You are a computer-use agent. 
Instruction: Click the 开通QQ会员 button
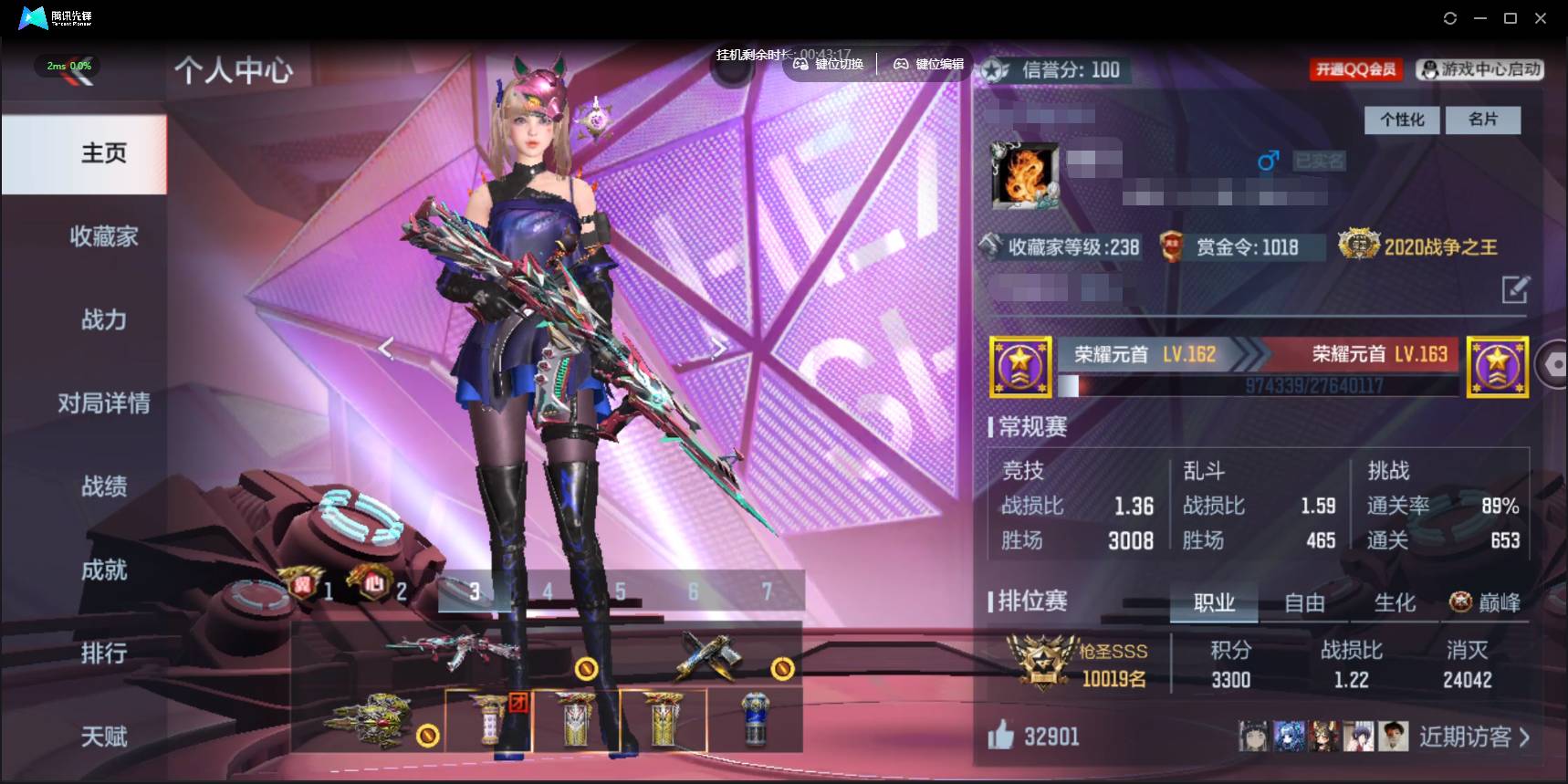tap(1355, 69)
